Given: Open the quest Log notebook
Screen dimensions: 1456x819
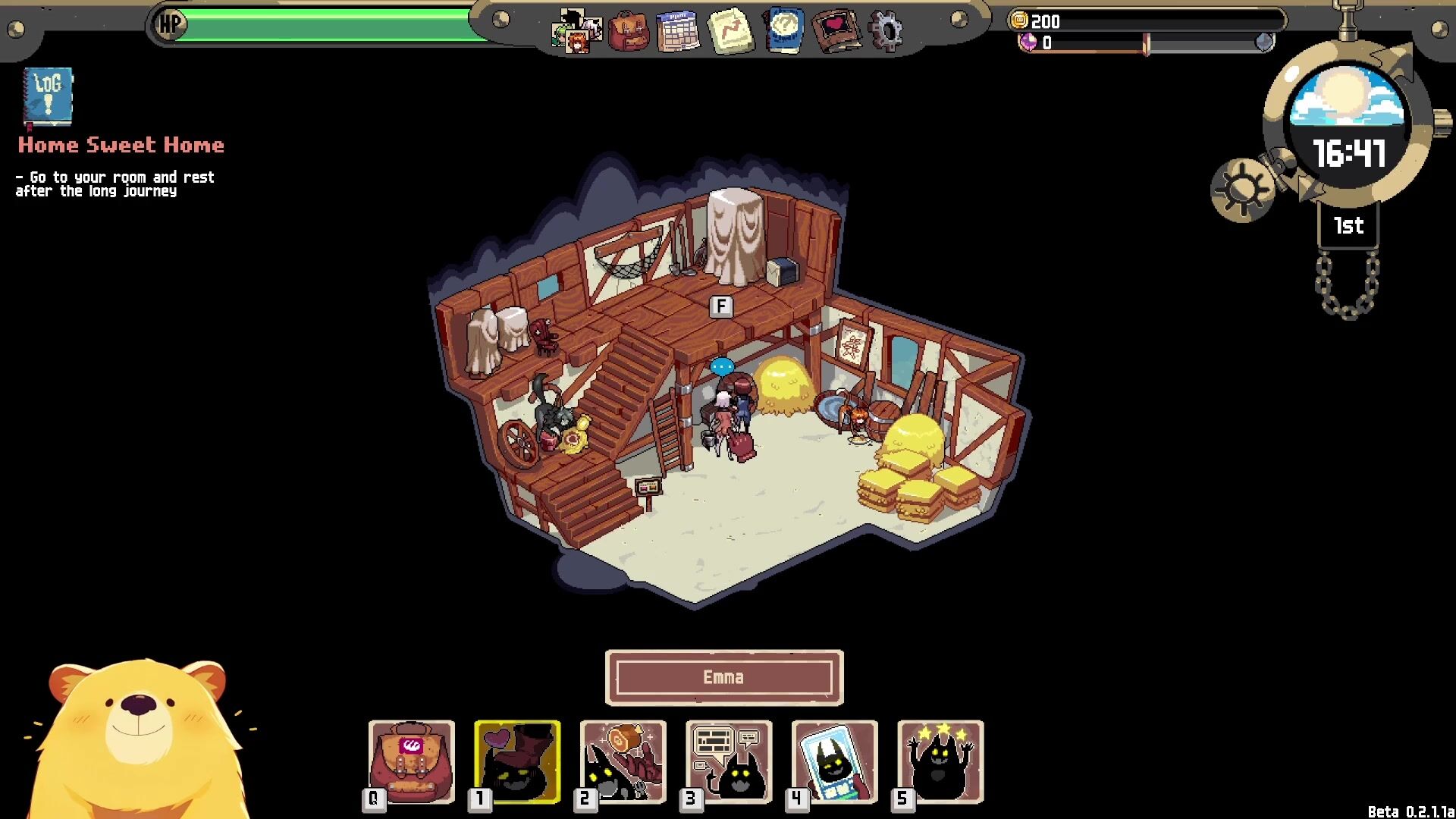Looking at the screenshot, I should 48,96.
